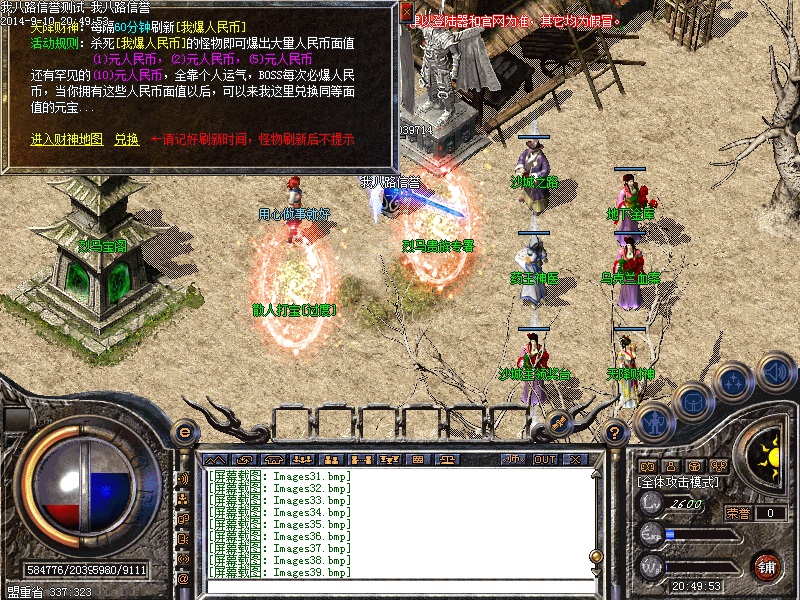Close the NPC dialogue window
Image resolution: width=800 pixels, height=600 pixels.
(x=406, y=12)
